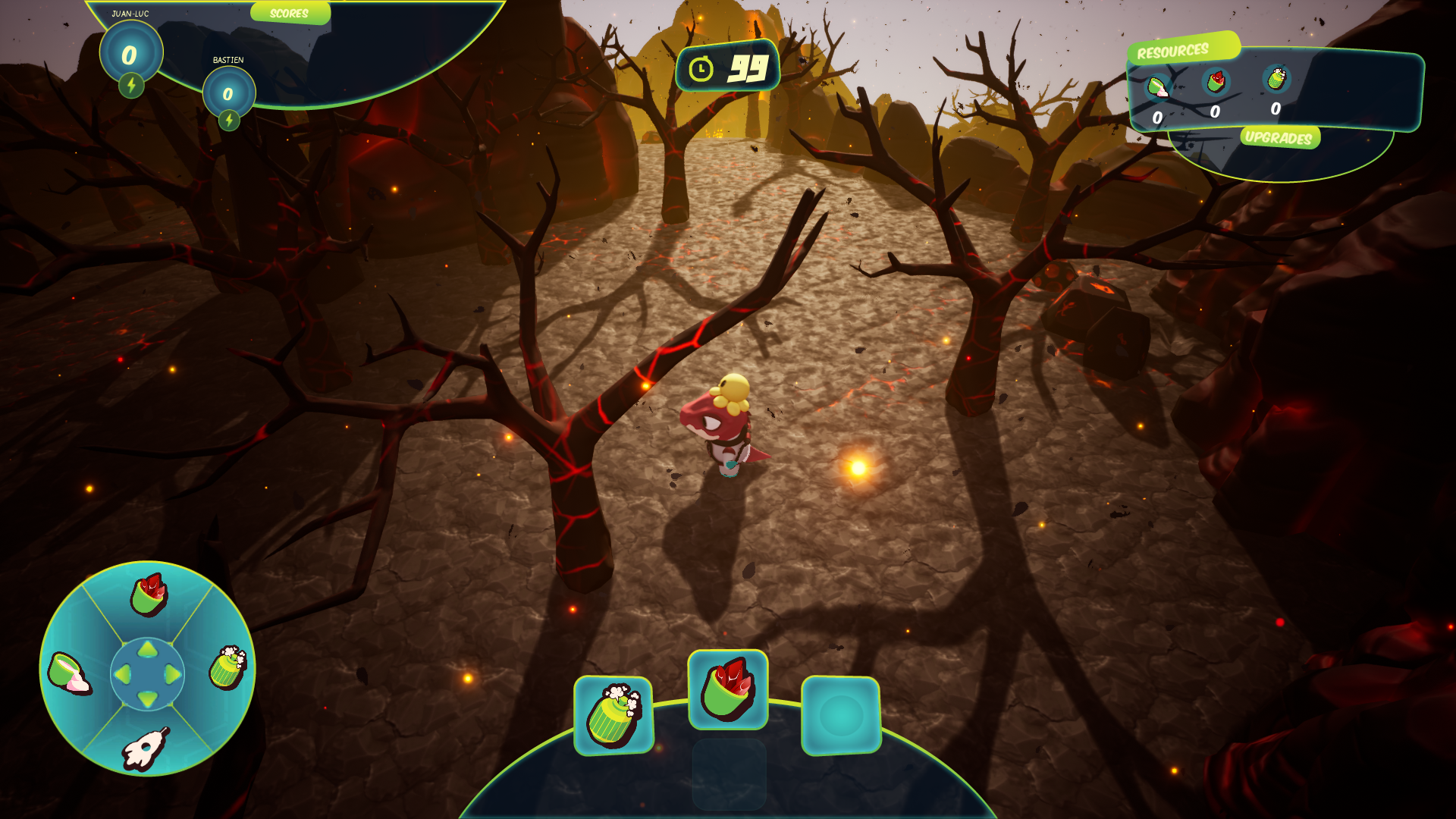Click the bright empty slot in the bottom hotbar
Viewport: 1456px width, 819px height.
841,715
